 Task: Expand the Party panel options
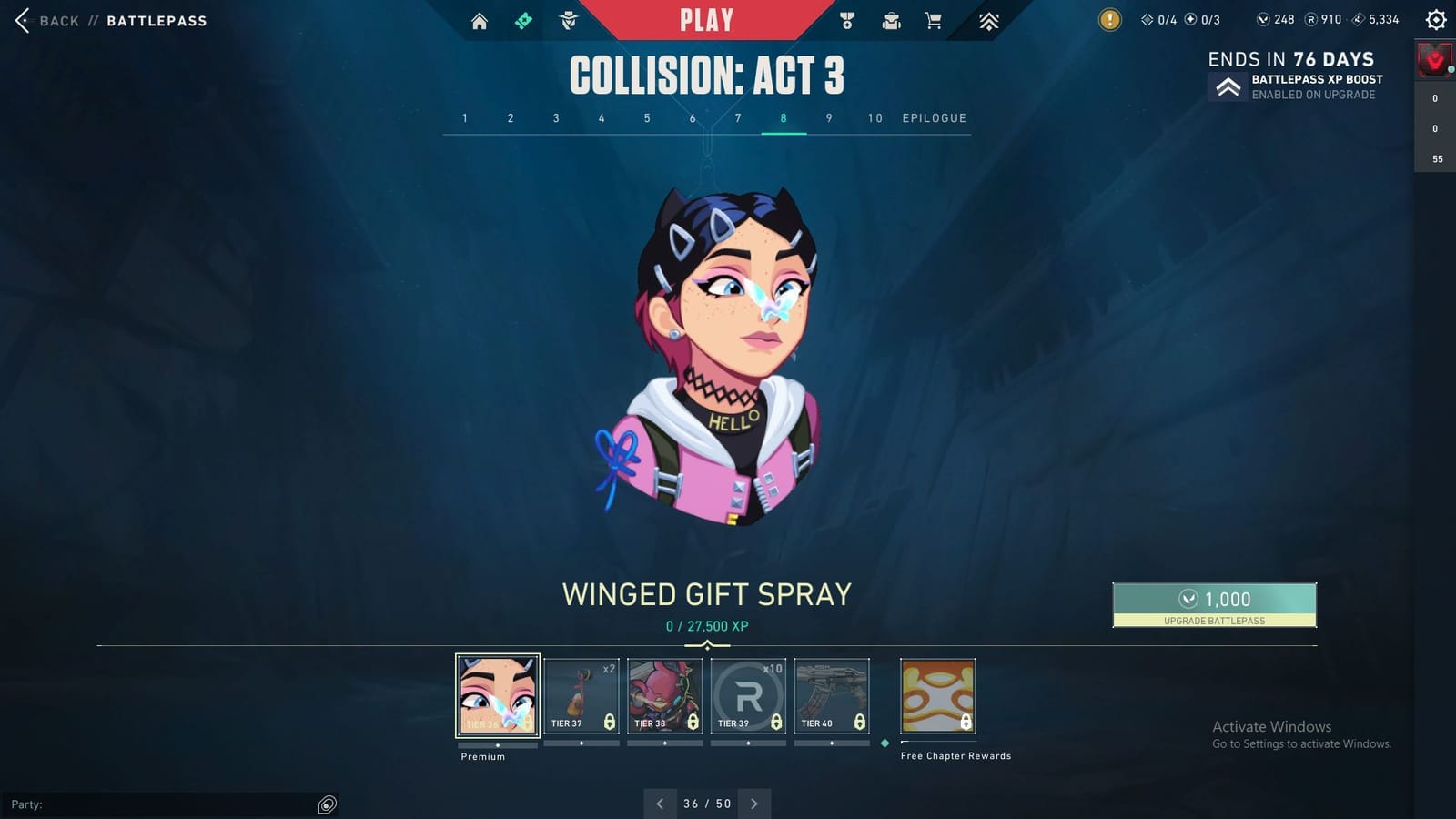click(x=325, y=804)
